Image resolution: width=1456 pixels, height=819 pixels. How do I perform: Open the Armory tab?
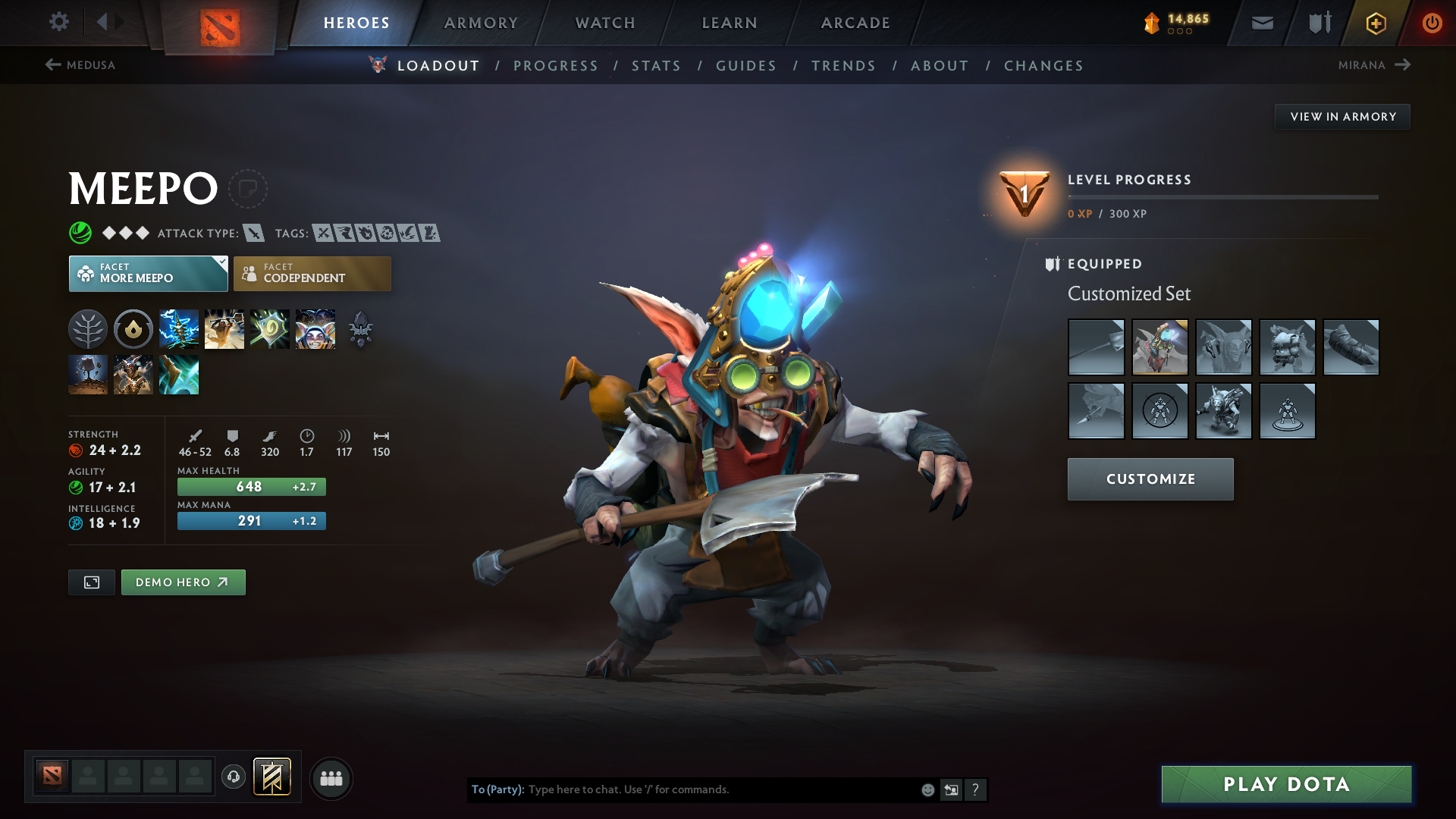pos(481,23)
